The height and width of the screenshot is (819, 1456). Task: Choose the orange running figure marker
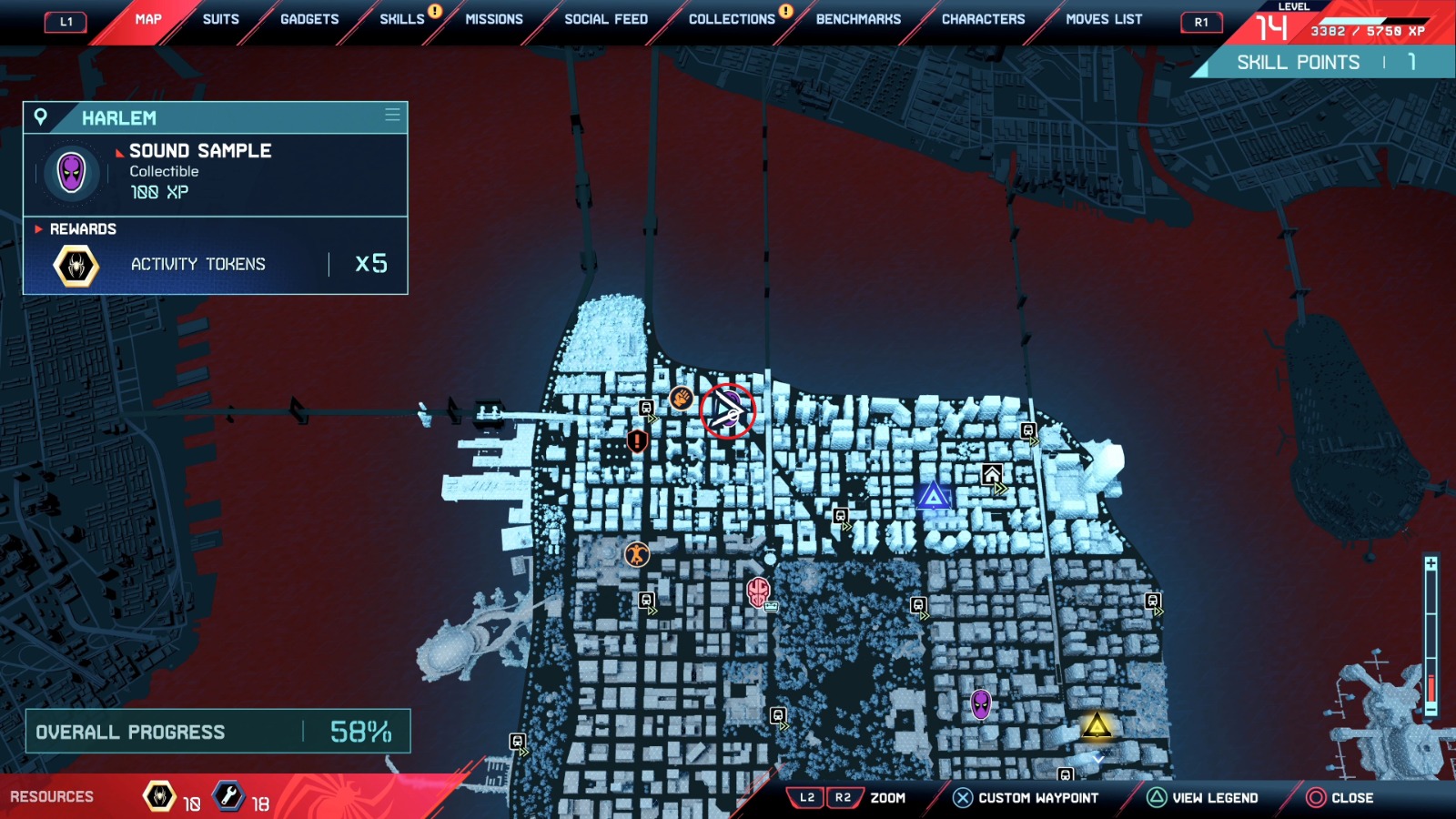pos(637,553)
